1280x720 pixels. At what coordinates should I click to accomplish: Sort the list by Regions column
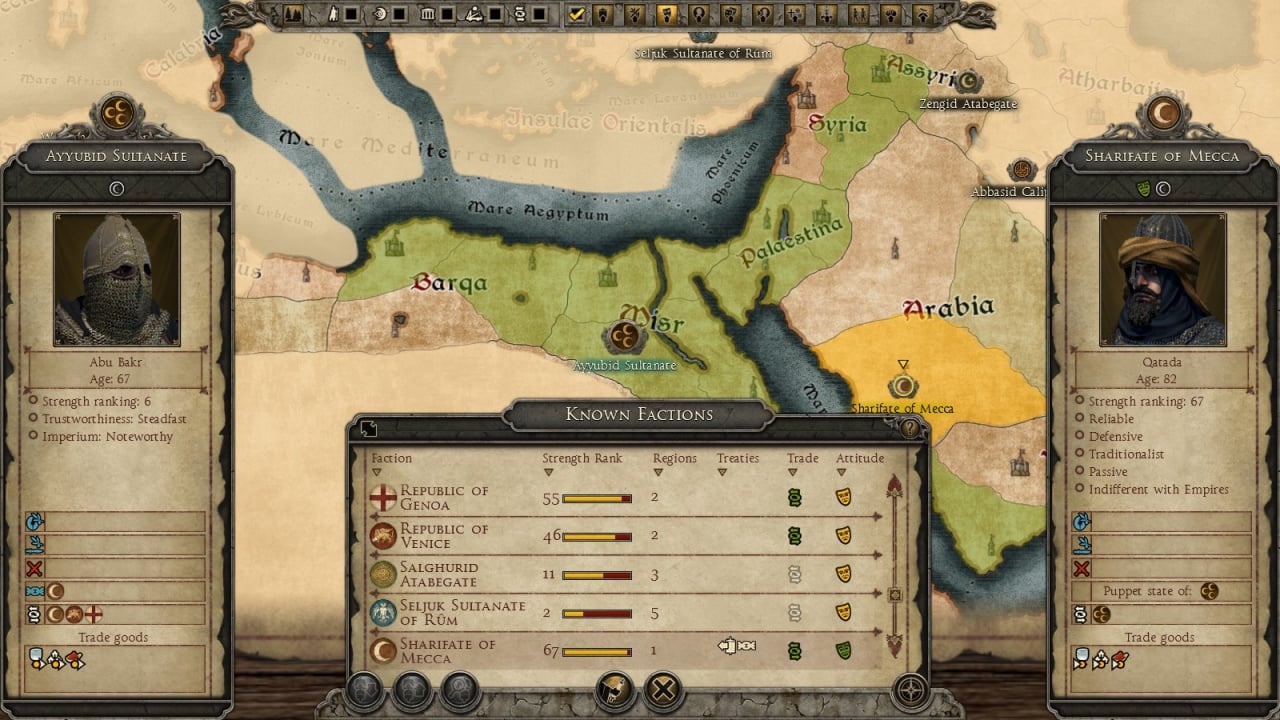[674, 459]
